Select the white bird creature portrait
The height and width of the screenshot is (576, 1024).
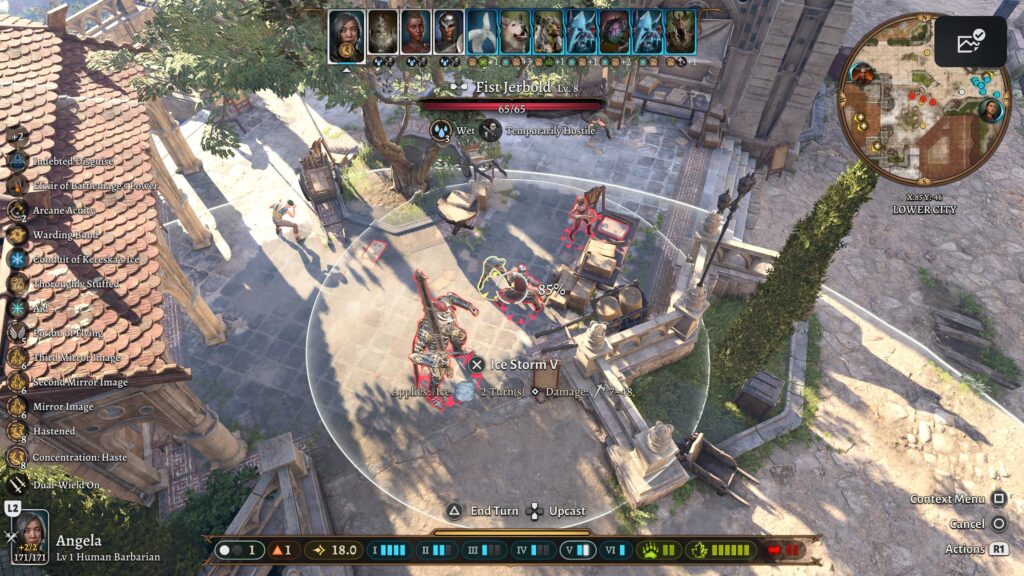point(482,33)
